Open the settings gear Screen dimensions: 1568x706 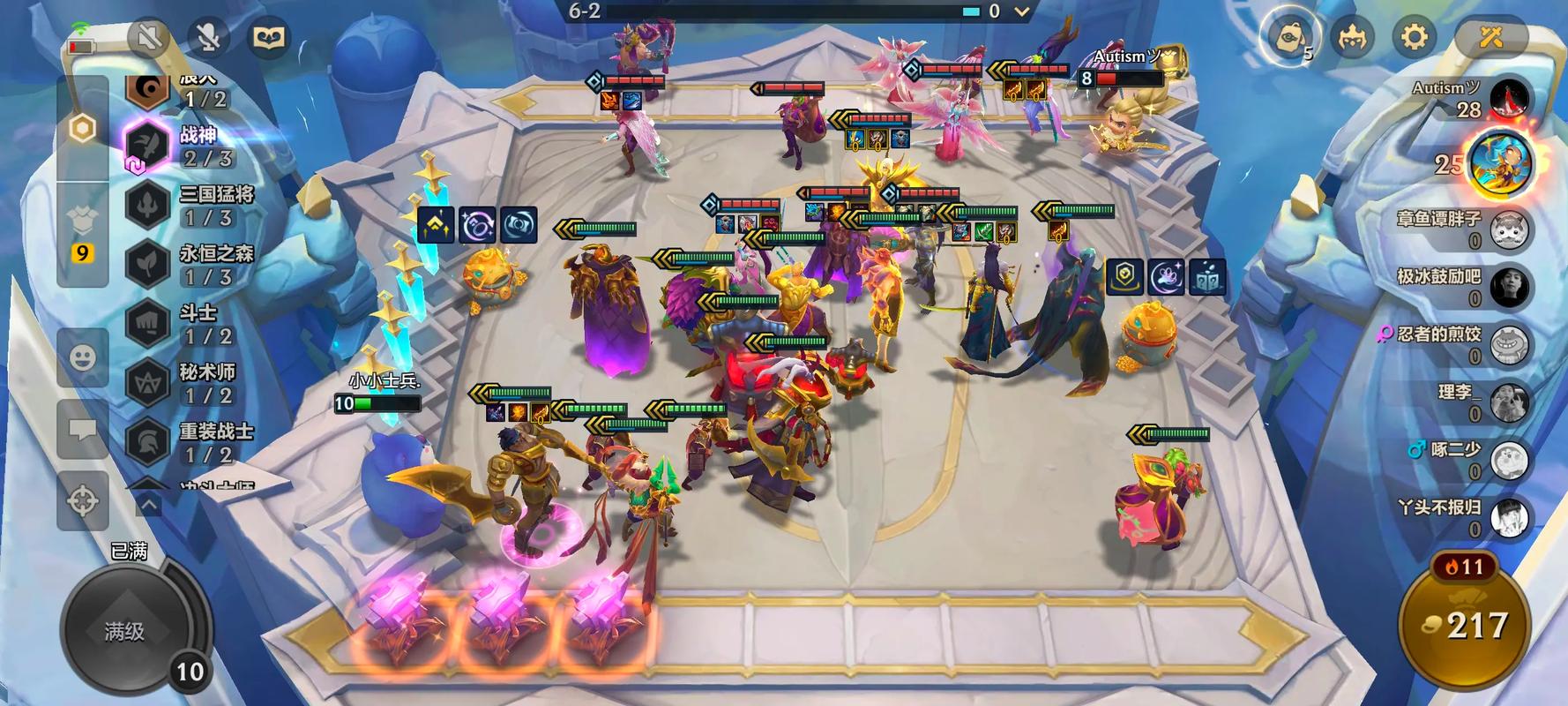click(1414, 37)
